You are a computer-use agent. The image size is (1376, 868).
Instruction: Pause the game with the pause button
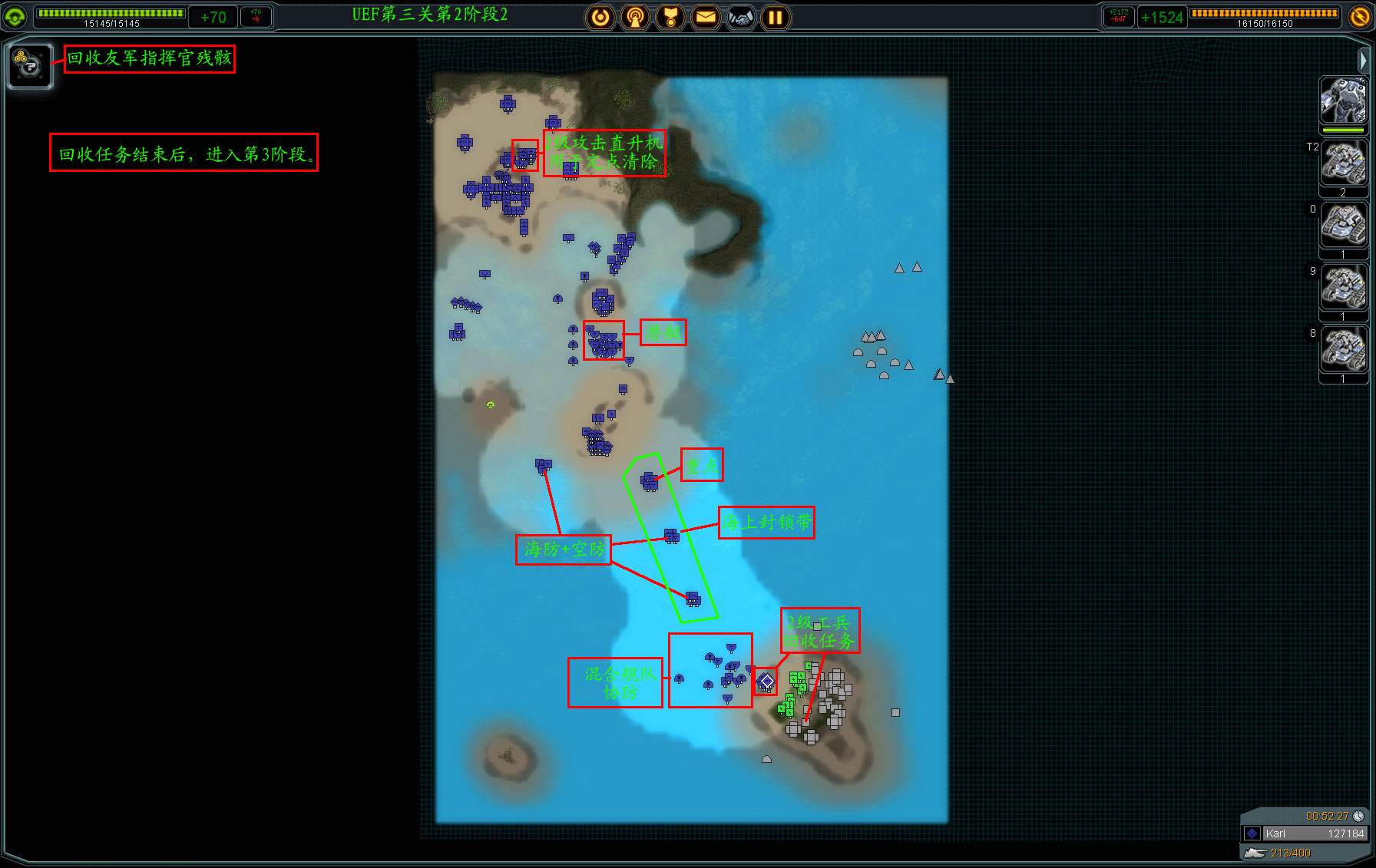(776, 17)
